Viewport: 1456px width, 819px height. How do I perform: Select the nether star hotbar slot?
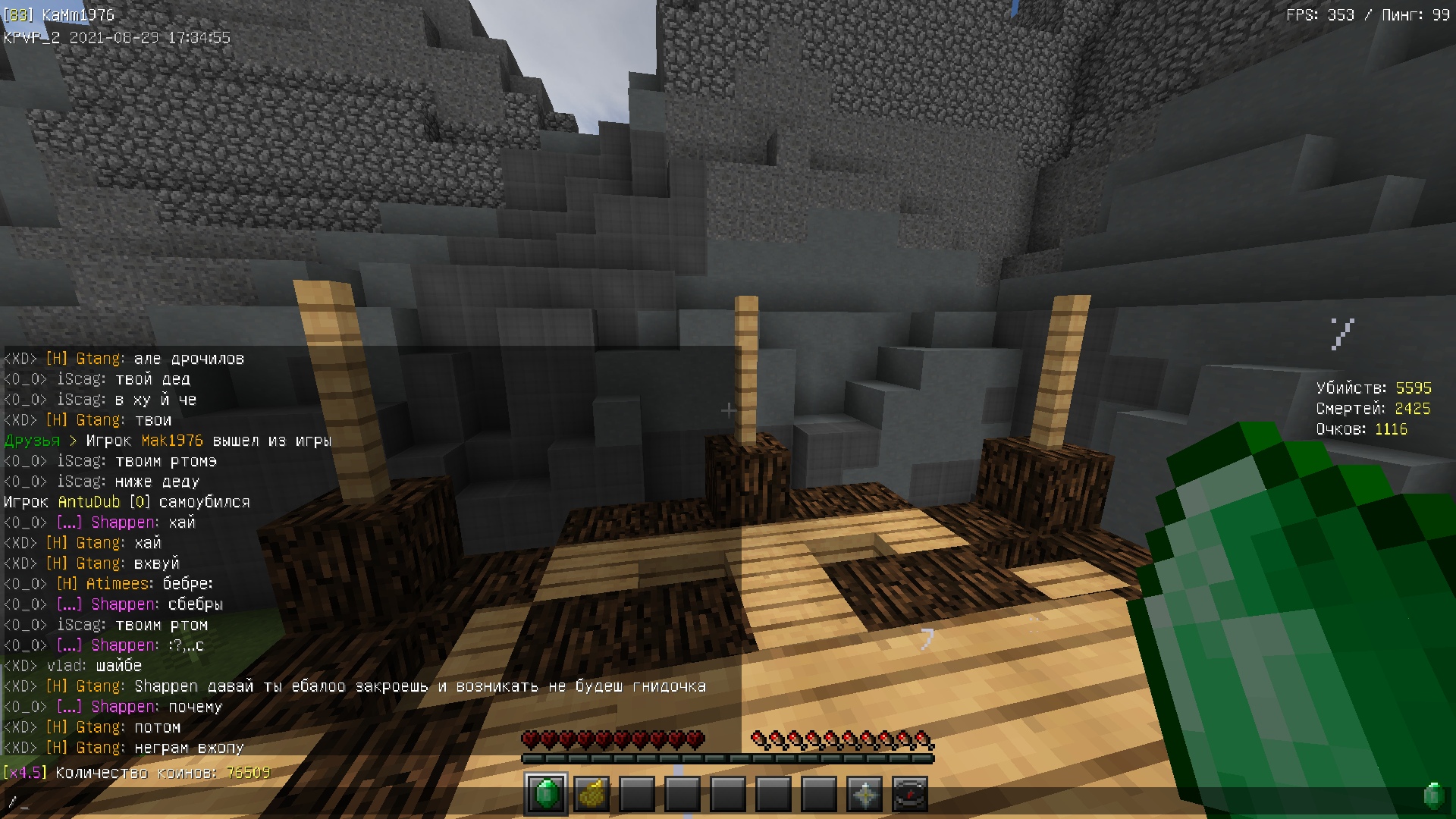[864, 794]
